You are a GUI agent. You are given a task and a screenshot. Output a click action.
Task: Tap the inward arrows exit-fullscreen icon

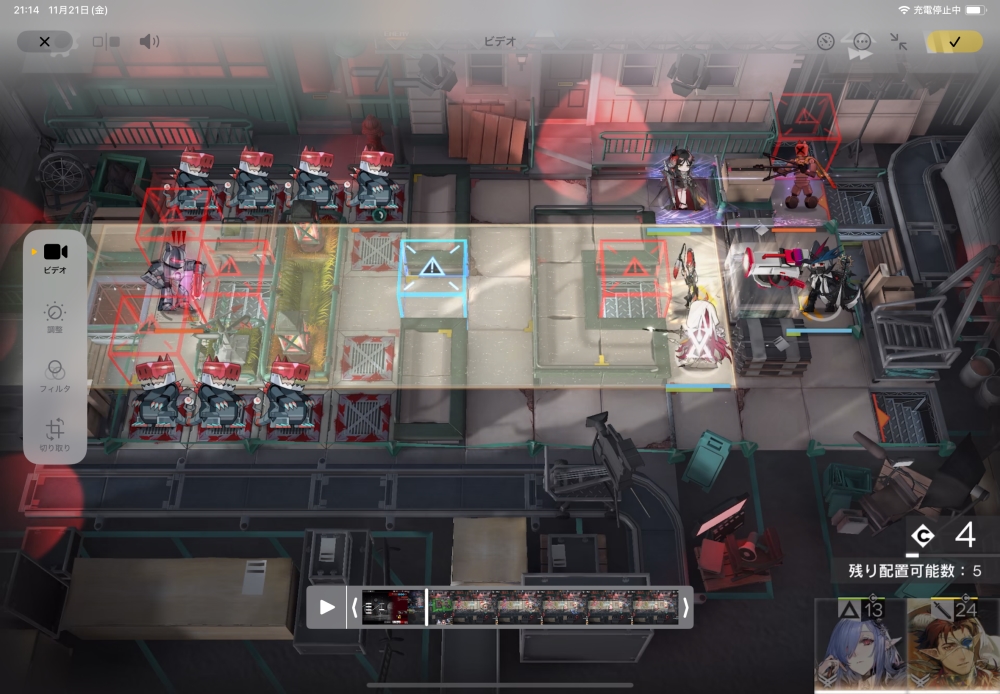pos(899,42)
